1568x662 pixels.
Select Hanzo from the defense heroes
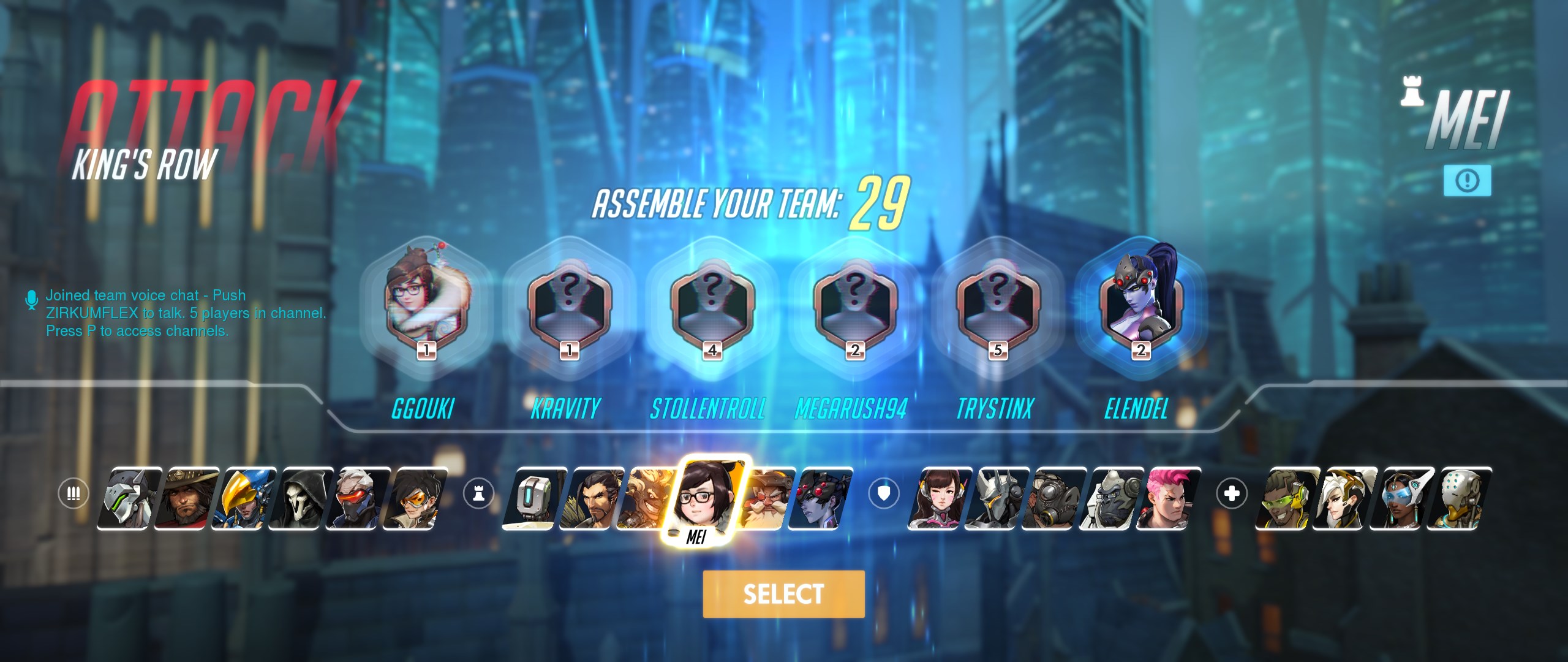click(x=590, y=509)
